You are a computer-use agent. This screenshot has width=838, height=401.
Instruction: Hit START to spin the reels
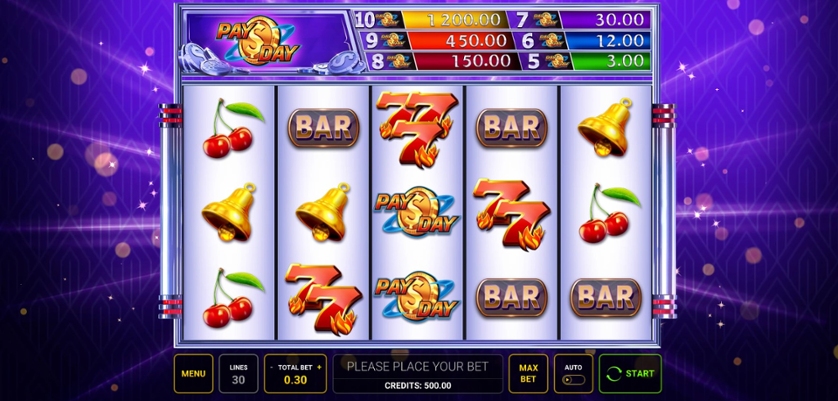[x=629, y=374]
